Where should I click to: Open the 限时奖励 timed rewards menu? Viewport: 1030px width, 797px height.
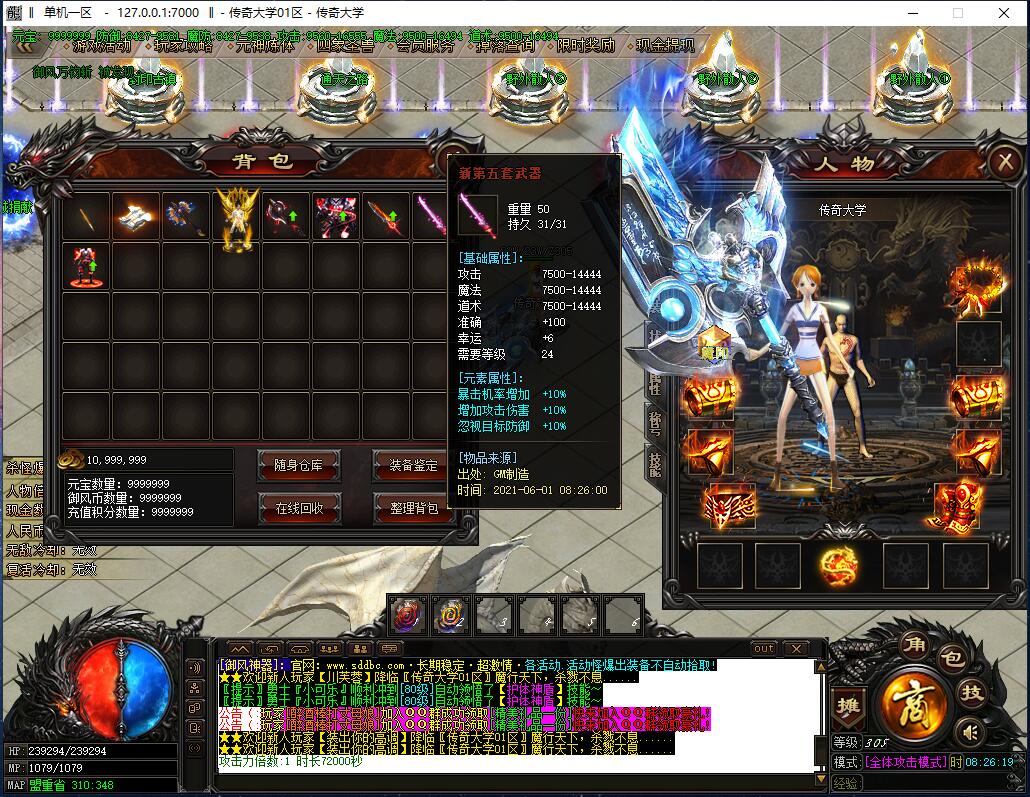pos(586,45)
